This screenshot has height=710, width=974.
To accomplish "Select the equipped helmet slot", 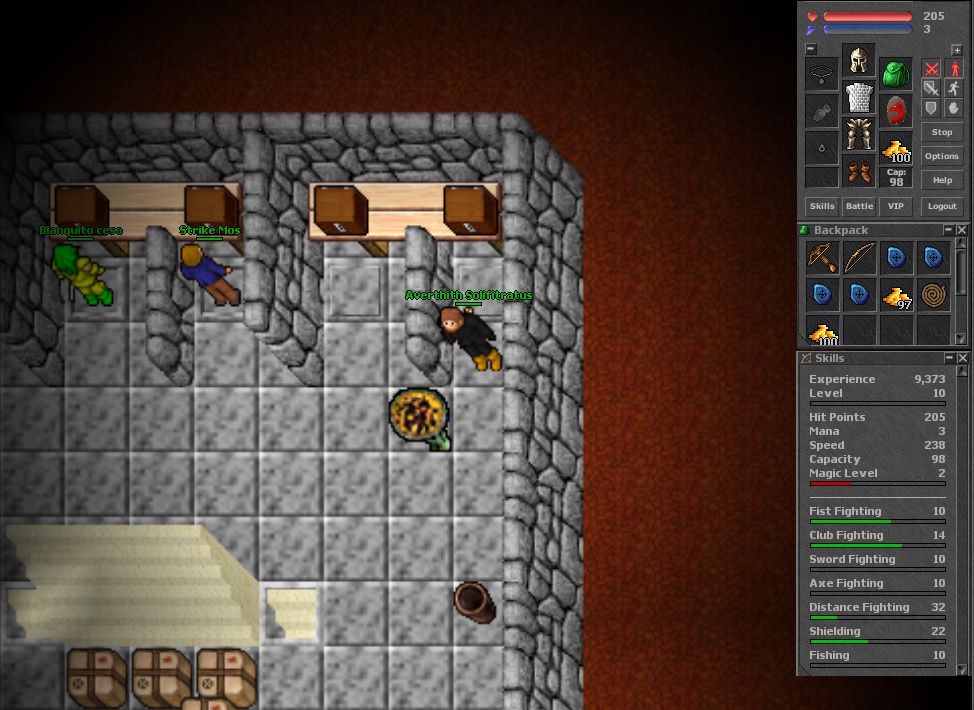I will 858,61.
